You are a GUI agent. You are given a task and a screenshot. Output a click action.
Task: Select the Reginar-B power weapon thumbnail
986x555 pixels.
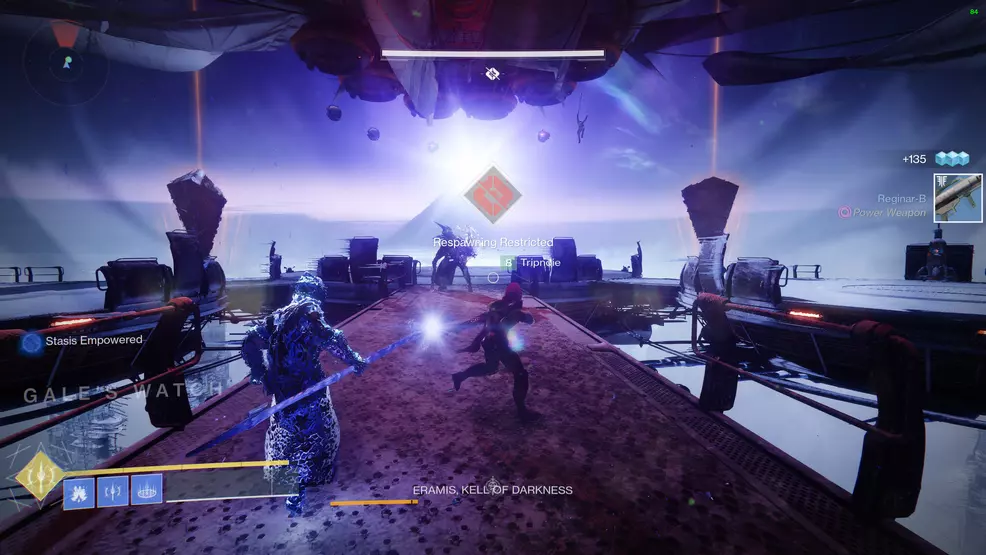pos(958,198)
